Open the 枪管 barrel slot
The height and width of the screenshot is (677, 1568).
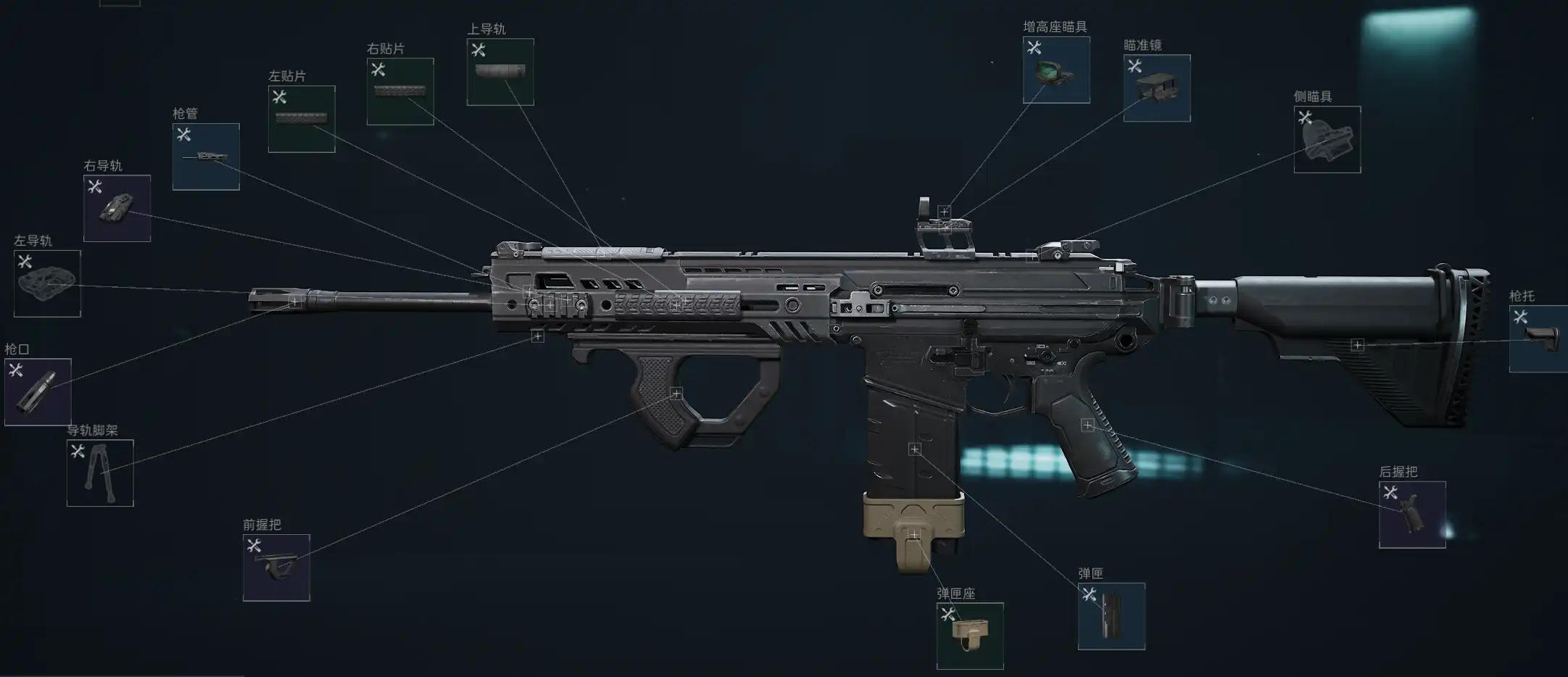point(206,157)
